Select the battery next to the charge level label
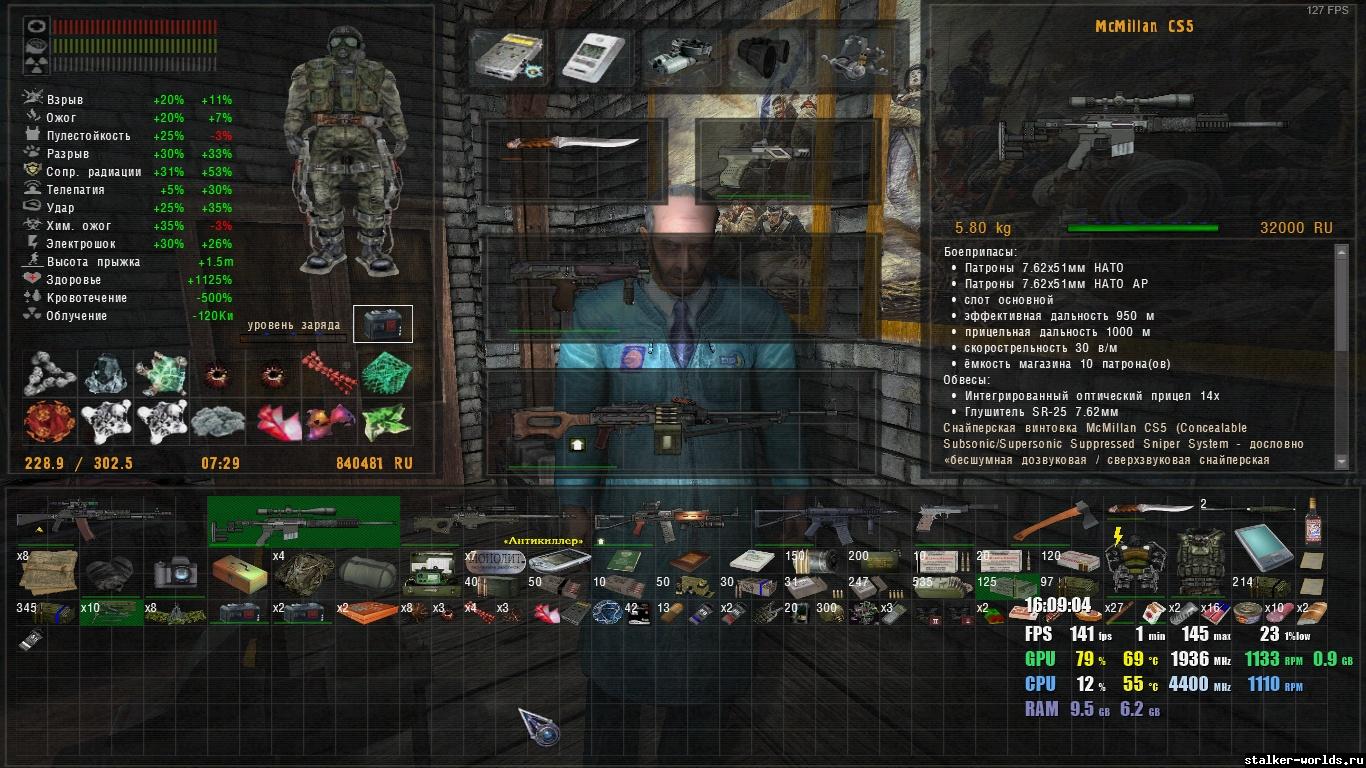This screenshot has width=1366, height=768. point(383,324)
